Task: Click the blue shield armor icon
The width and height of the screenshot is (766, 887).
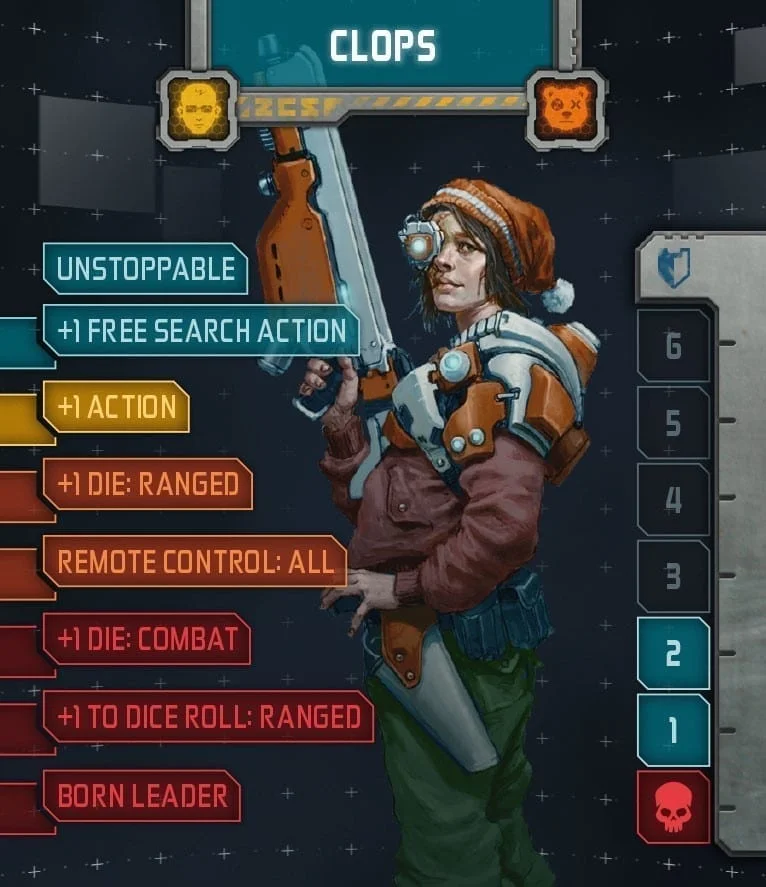Action: 674,268
